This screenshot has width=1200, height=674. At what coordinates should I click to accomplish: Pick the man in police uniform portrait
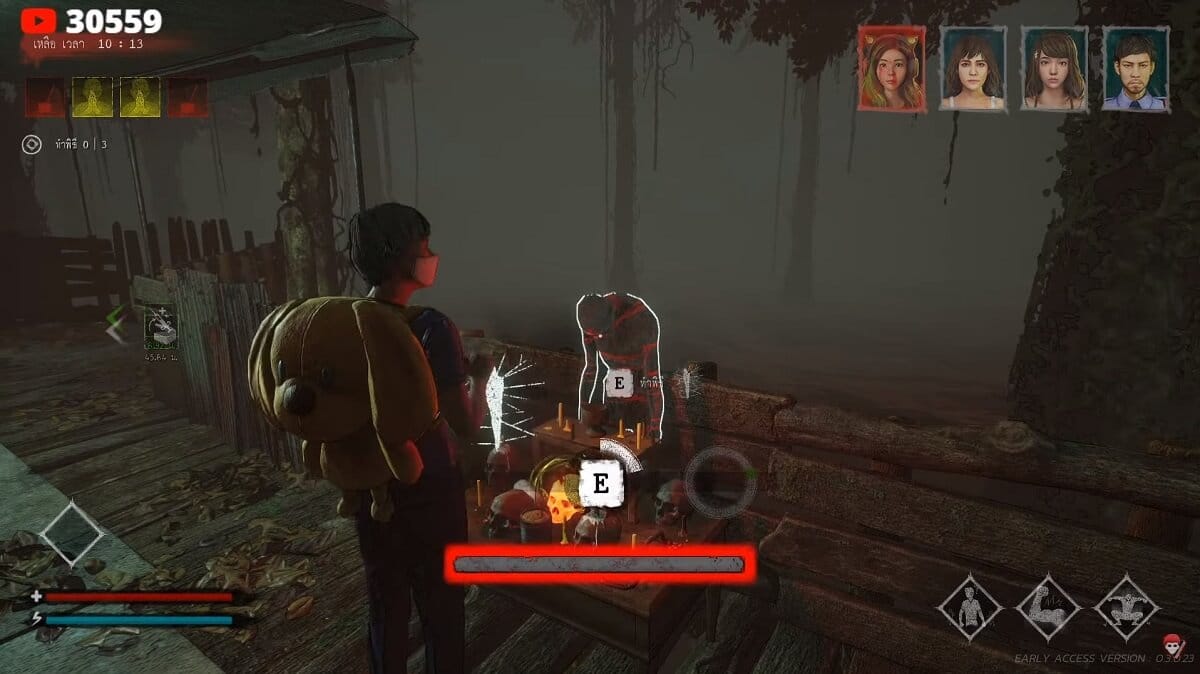(1135, 67)
